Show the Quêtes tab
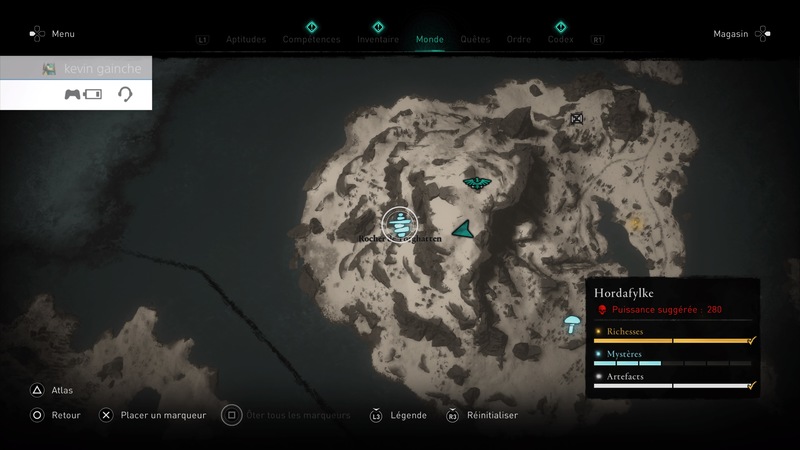 click(475, 40)
